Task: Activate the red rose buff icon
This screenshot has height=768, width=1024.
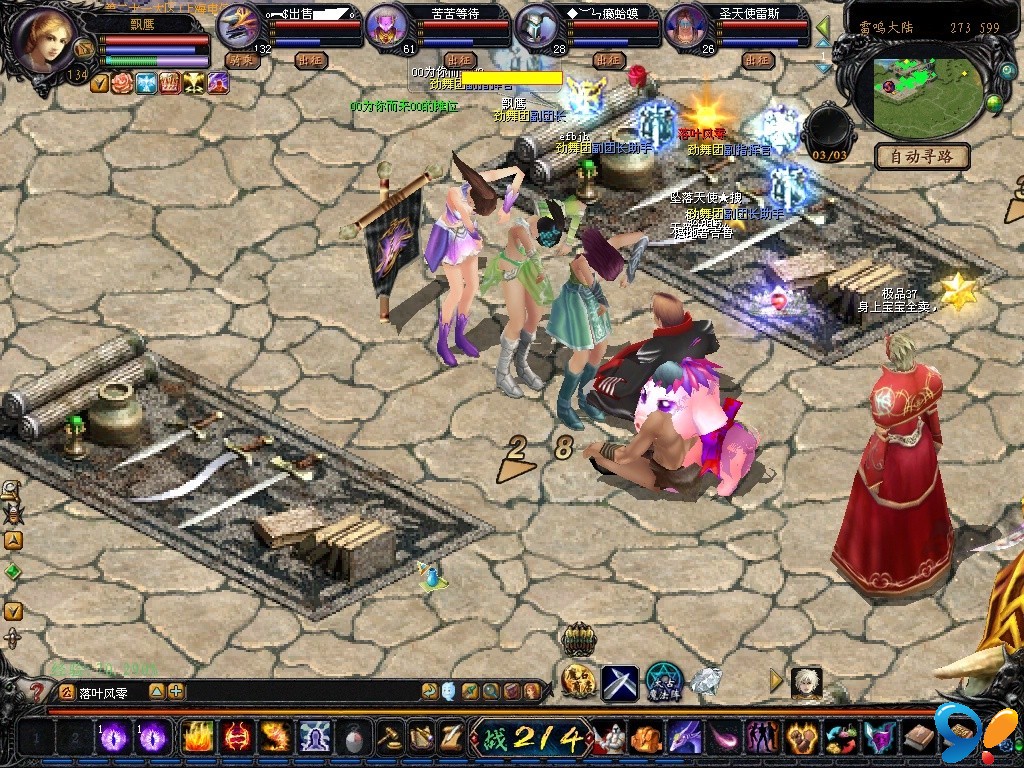Action: coord(122,83)
